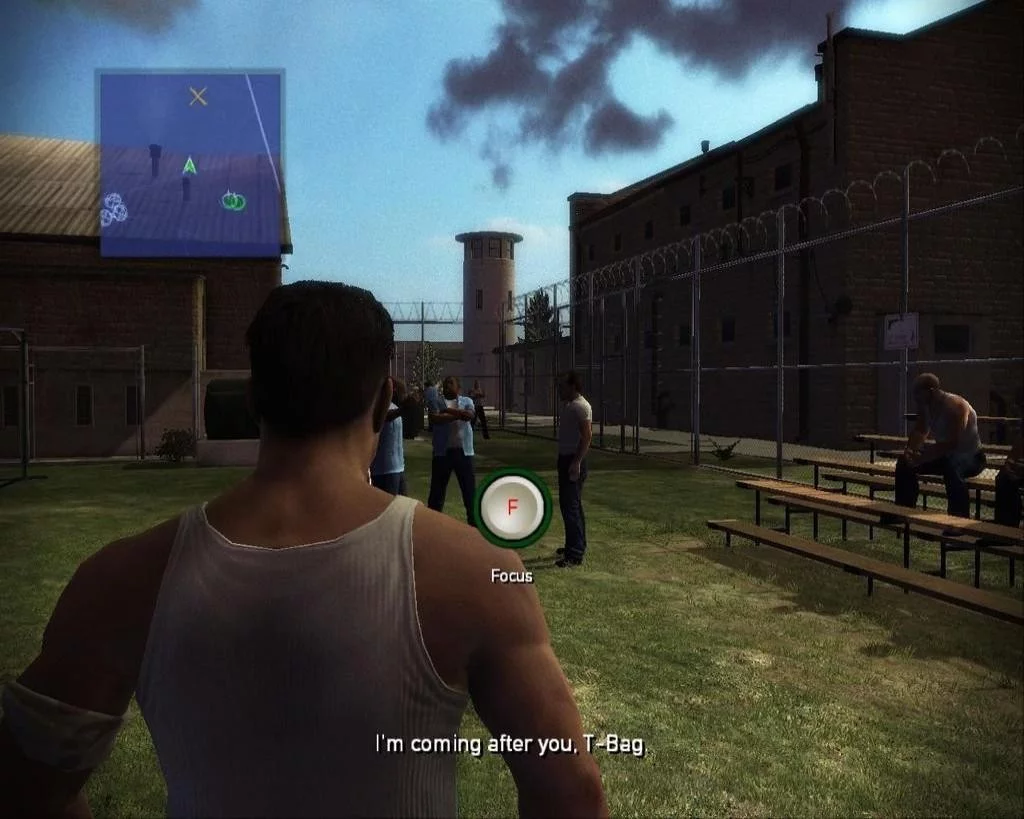Select the yellow X marker on the minimap
The height and width of the screenshot is (819, 1024).
[x=198, y=96]
